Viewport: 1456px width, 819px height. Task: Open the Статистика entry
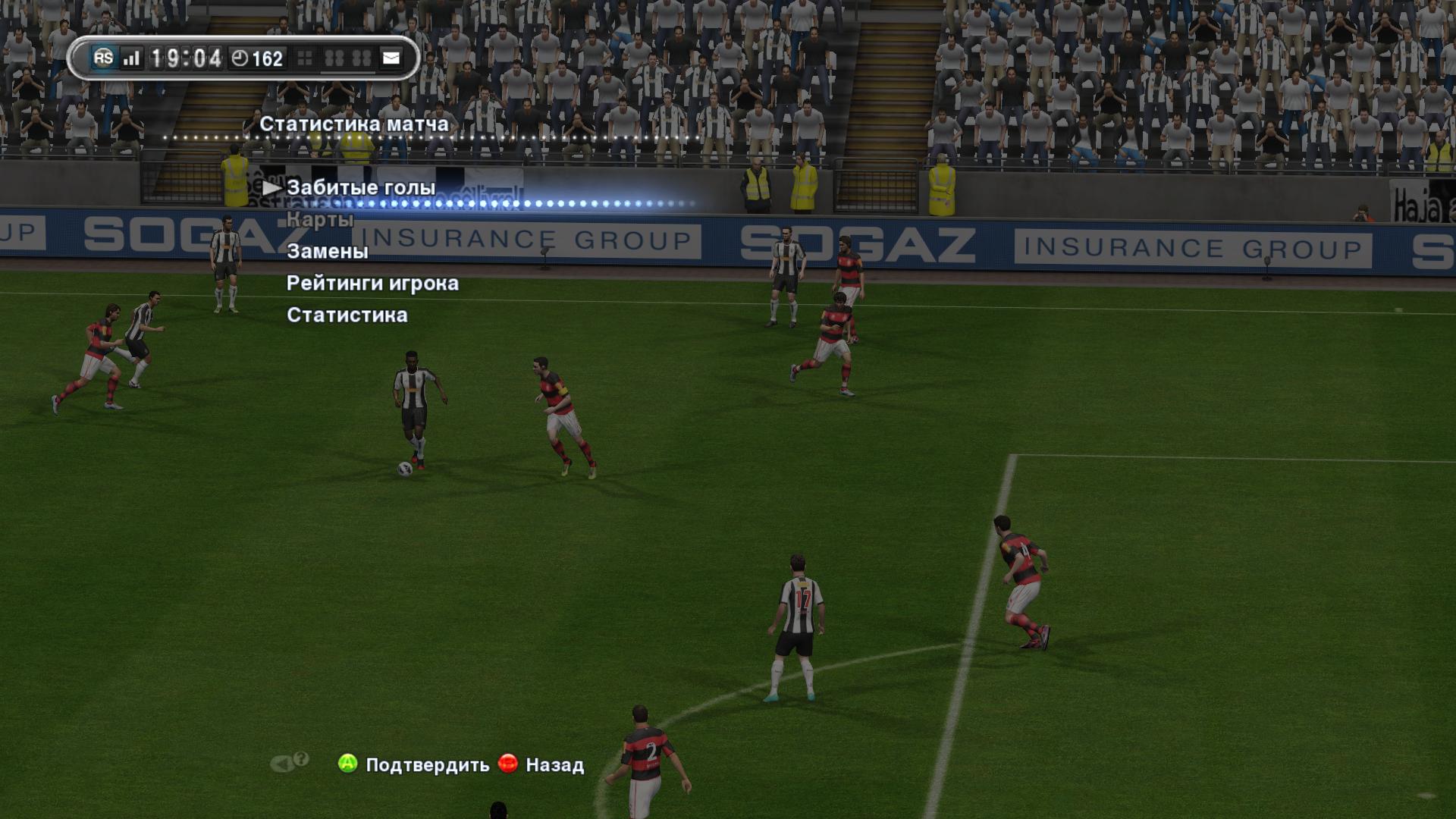pyautogui.click(x=347, y=315)
